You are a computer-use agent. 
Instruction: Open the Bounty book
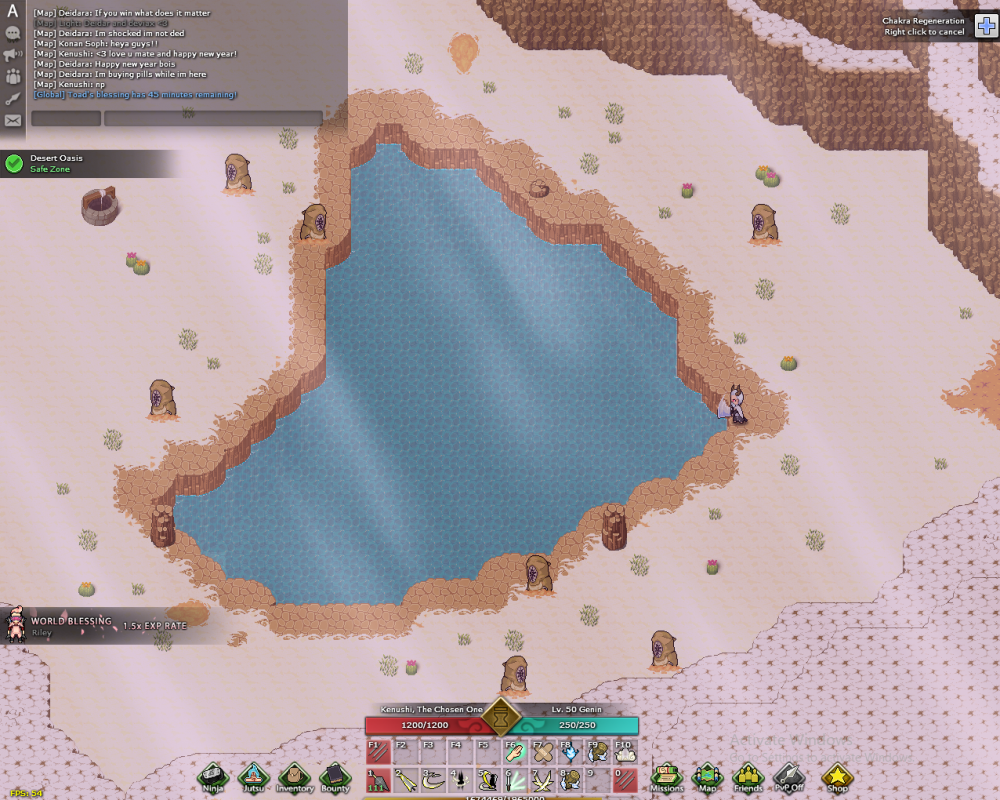[335, 776]
